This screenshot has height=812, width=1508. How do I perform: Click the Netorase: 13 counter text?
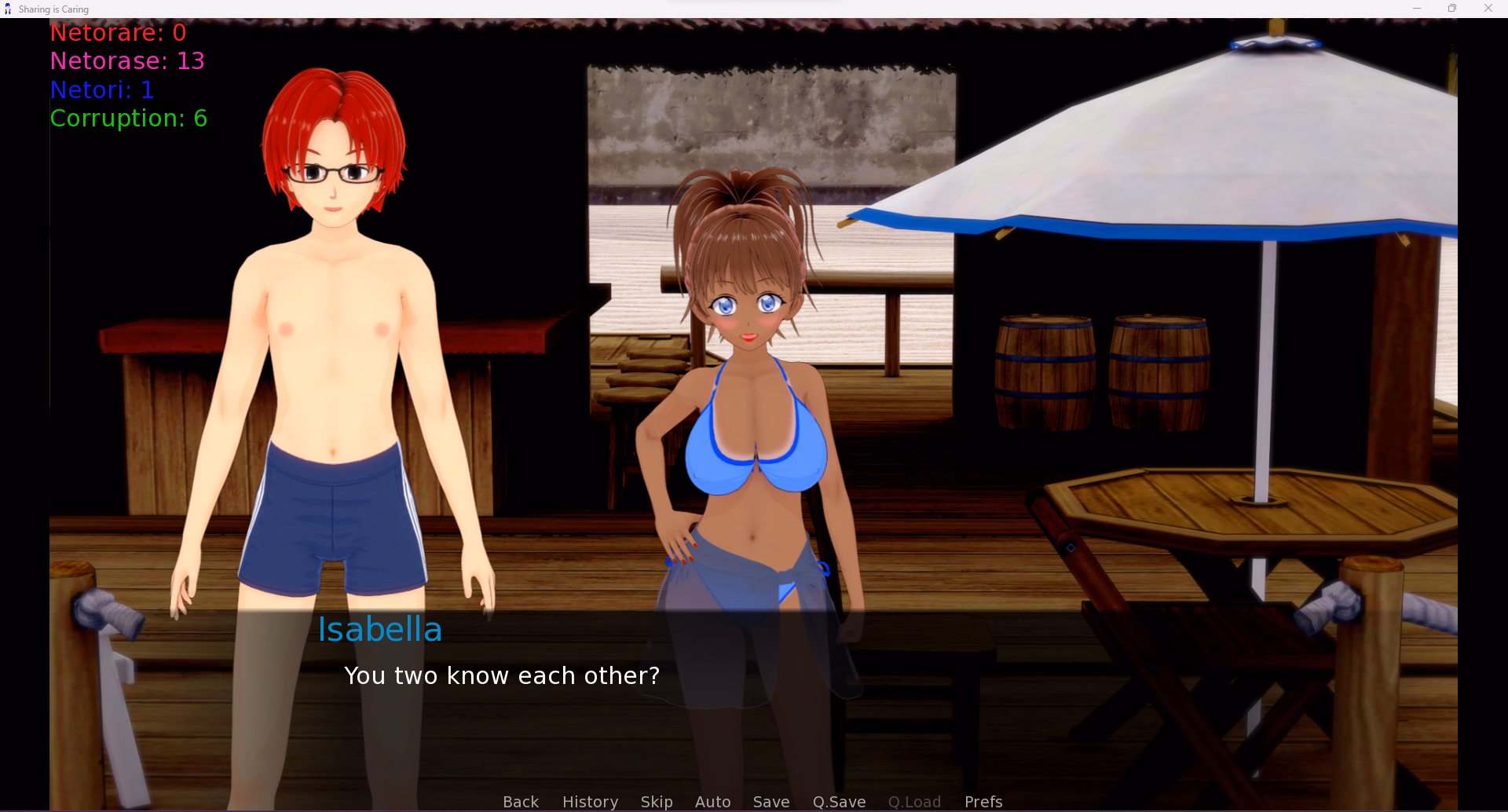point(127,60)
